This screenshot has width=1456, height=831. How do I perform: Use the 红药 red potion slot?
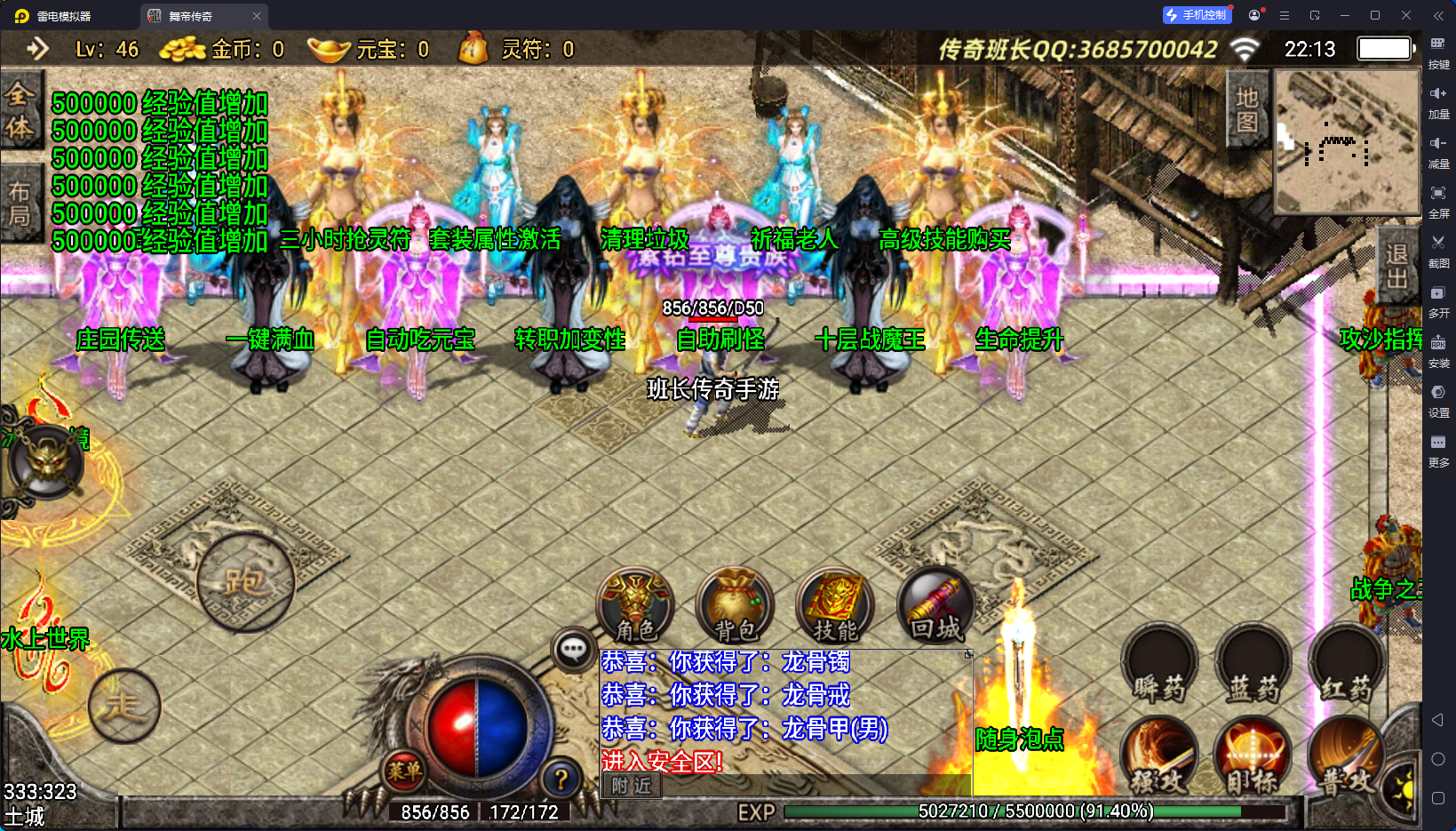pos(1346,665)
